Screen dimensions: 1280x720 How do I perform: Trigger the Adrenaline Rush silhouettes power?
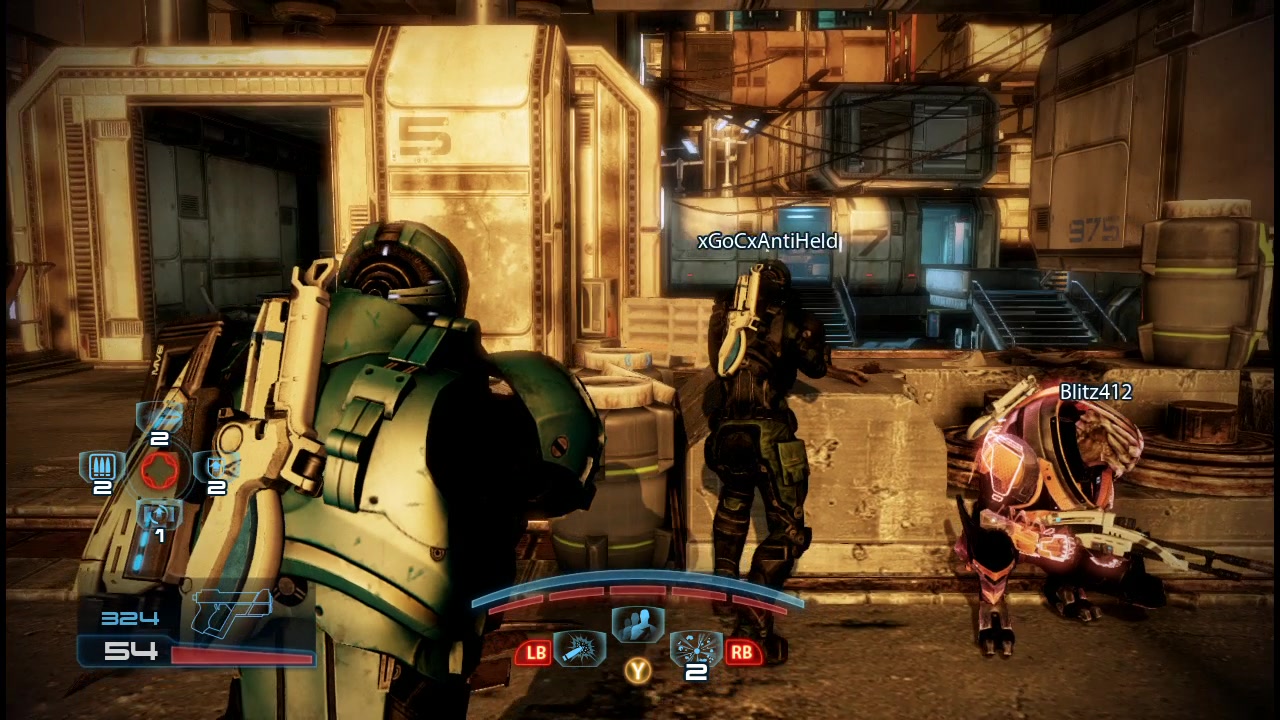click(637, 626)
